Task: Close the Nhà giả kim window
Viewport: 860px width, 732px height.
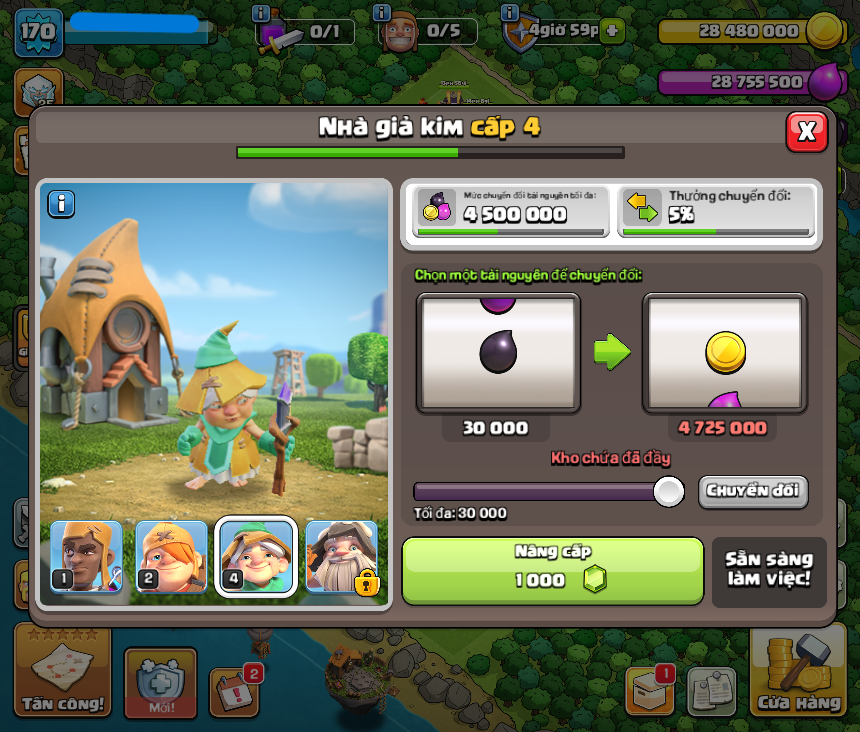Action: point(806,131)
